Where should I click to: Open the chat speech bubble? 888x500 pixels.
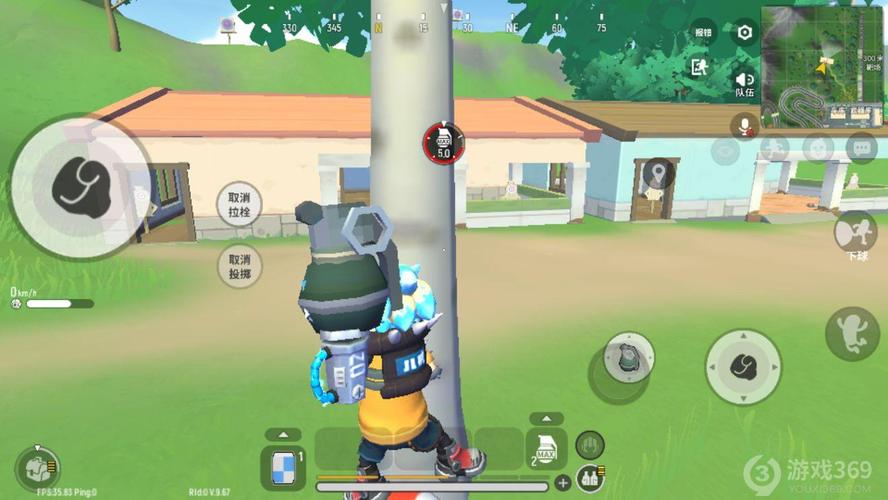[861, 148]
